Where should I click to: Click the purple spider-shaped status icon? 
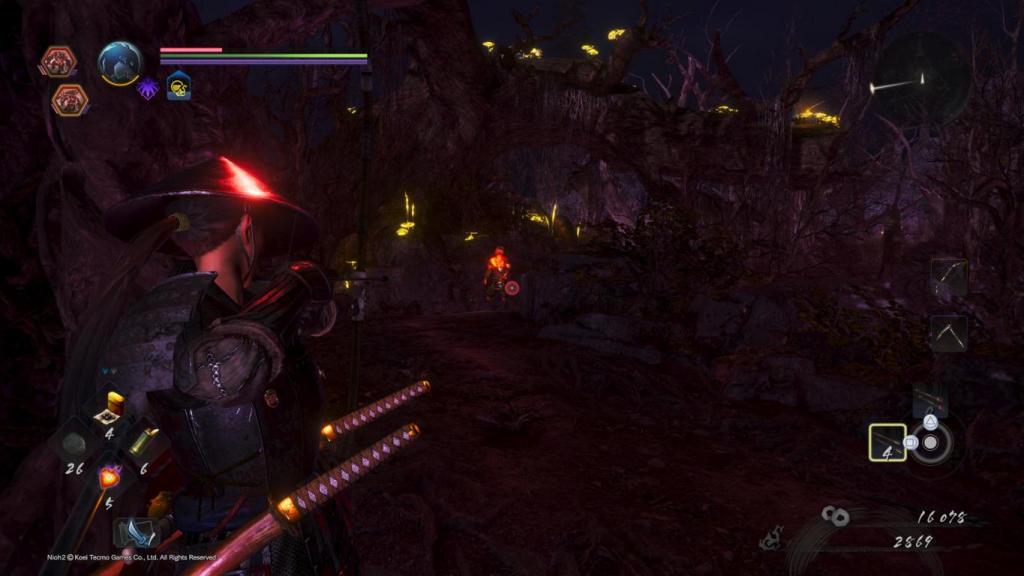(x=148, y=88)
